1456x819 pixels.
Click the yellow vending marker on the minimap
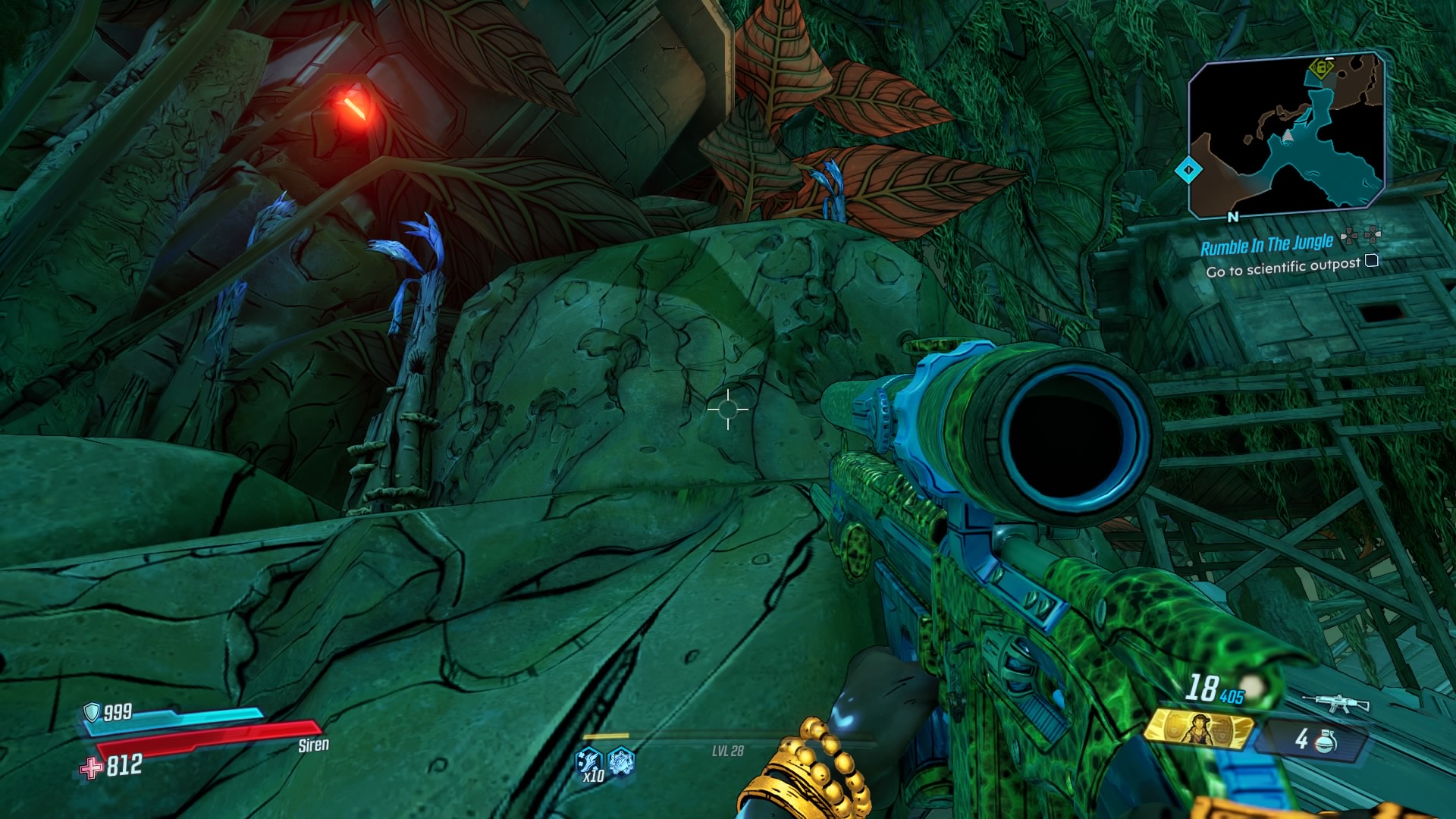point(1321,69)
